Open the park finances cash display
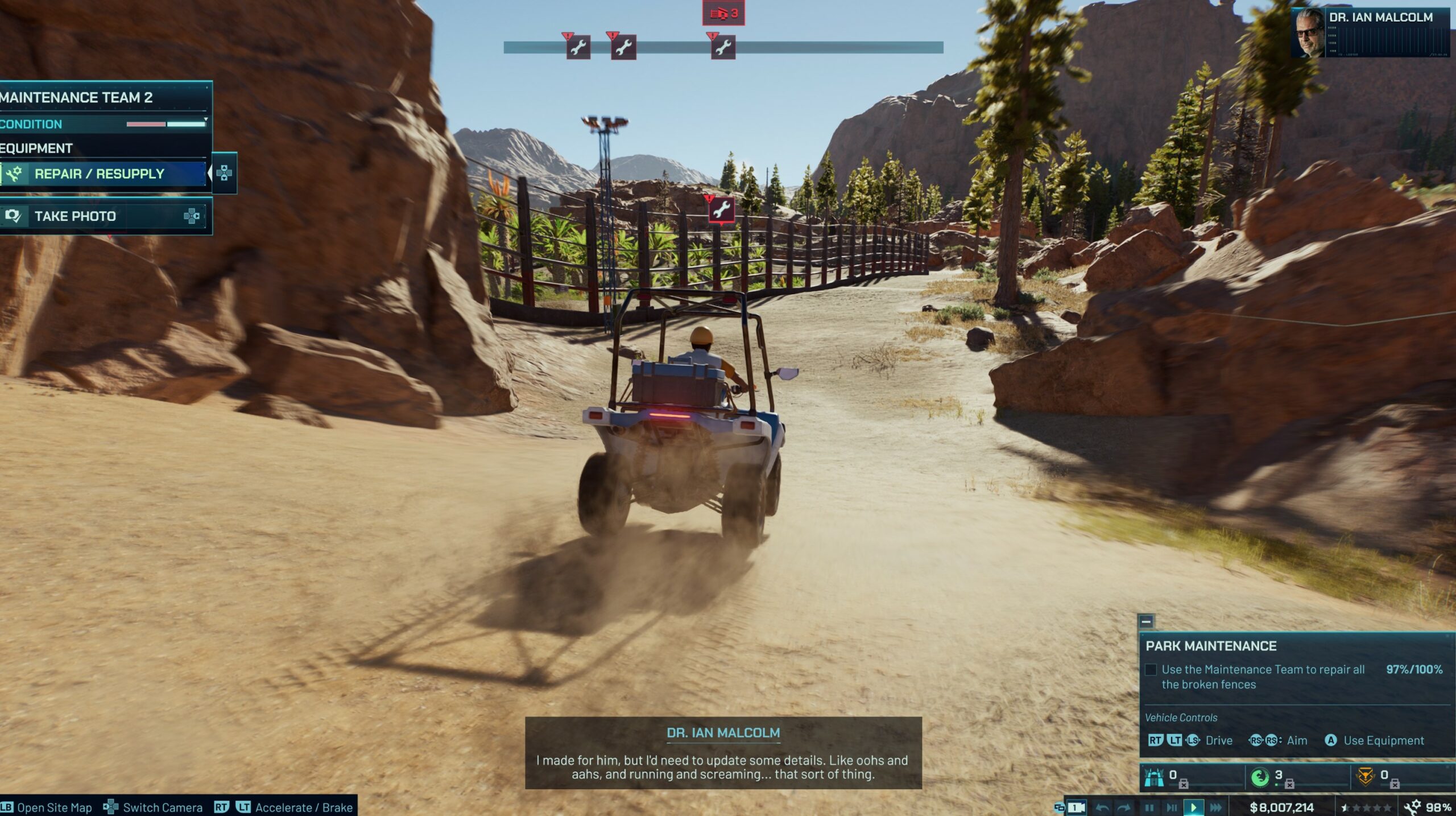This screenshot has width=1456, height=816. (1281, 807)
